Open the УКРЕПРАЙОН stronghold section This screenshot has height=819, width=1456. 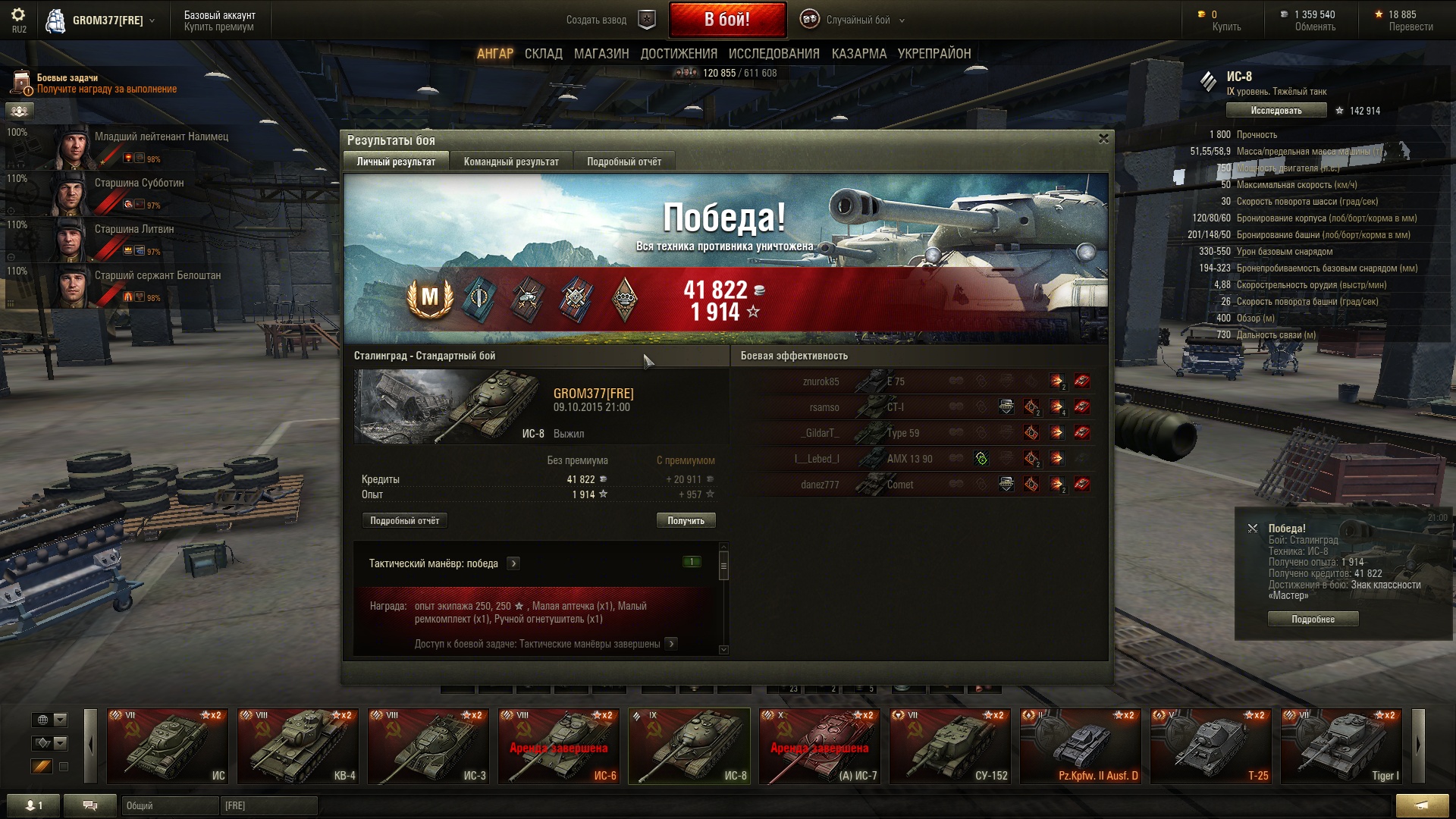(934, 54)
